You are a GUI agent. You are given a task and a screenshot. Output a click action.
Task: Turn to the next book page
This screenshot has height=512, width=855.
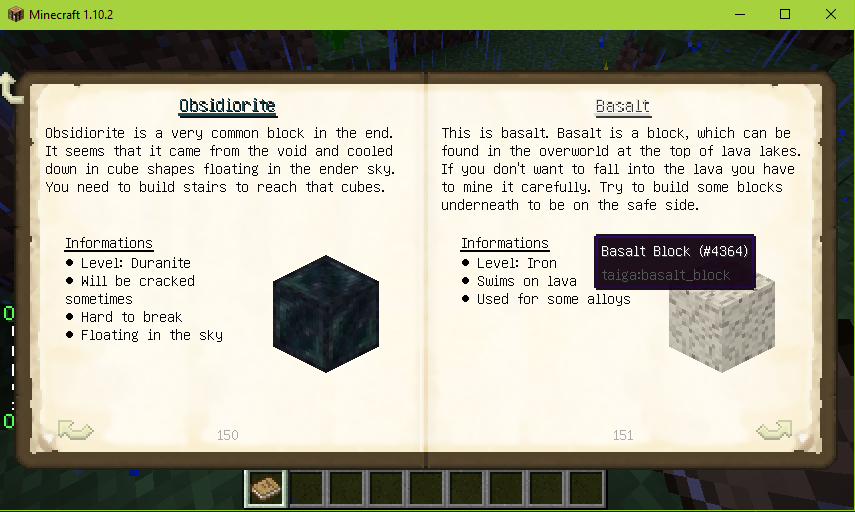point(774,430)
